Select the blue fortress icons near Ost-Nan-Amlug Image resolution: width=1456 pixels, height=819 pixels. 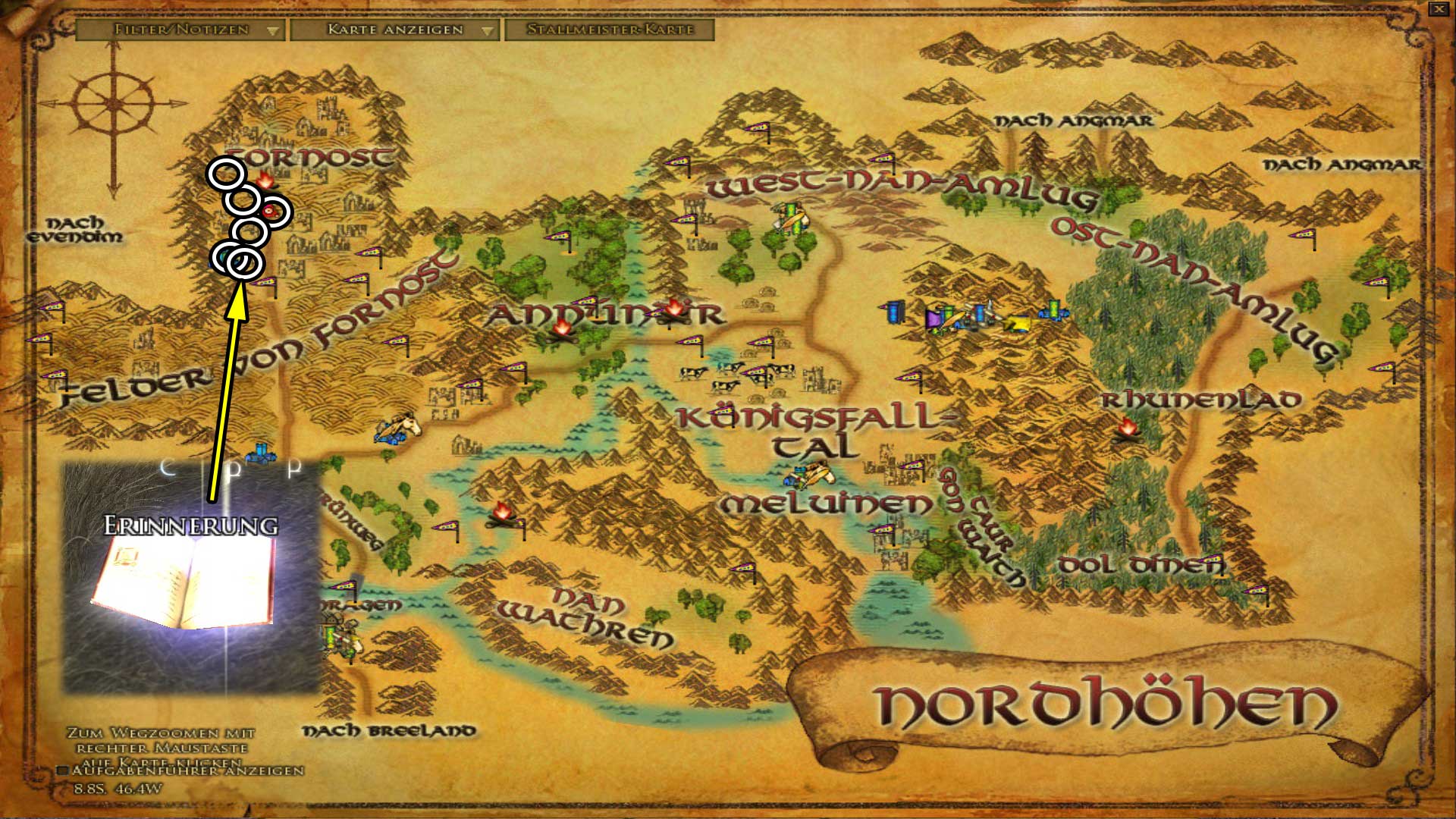895,313
